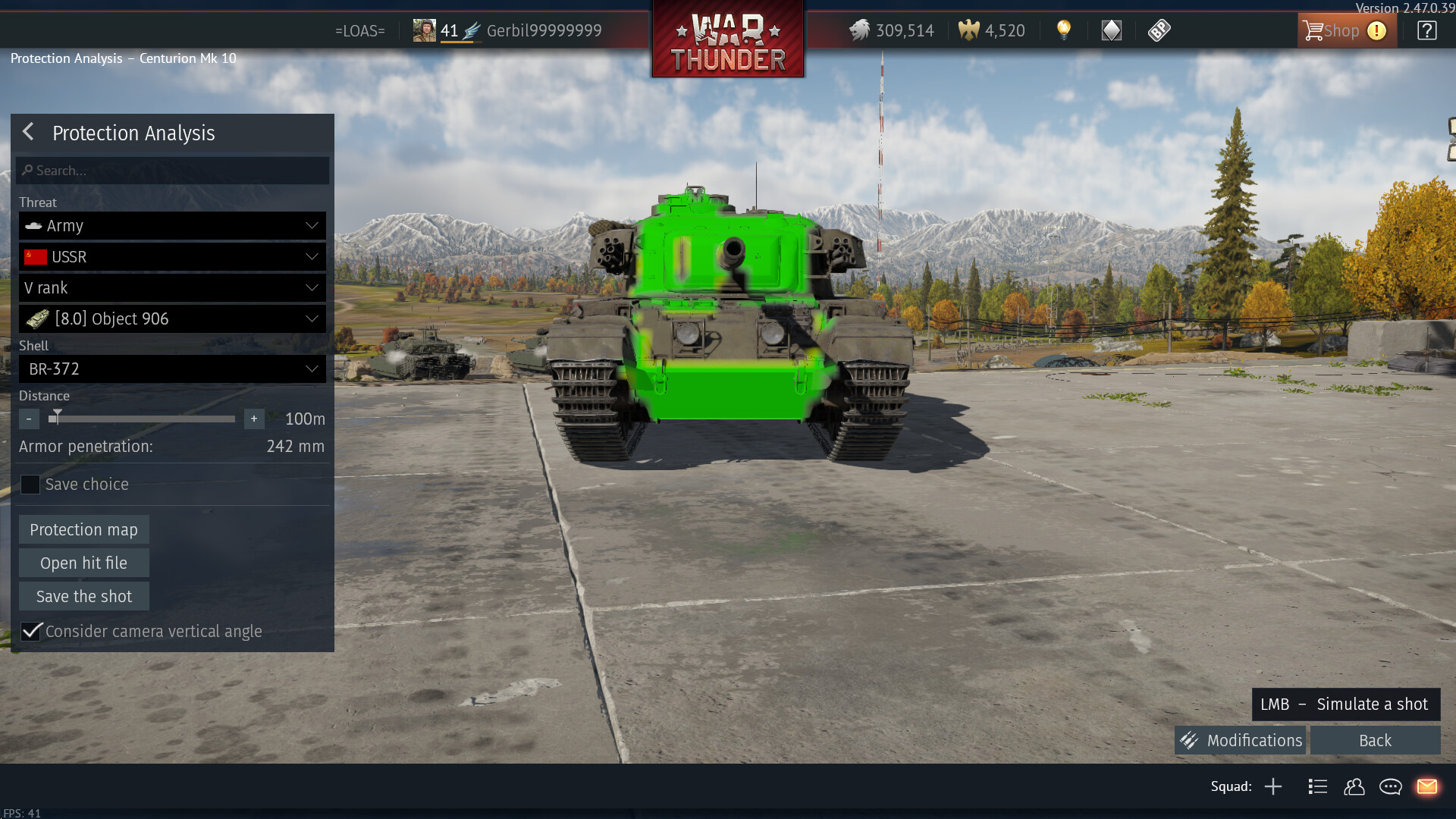Screen dimensions: 1456x819
Task: Choose a vehicle from Object 906 dropdown
Action: point(173,319)
